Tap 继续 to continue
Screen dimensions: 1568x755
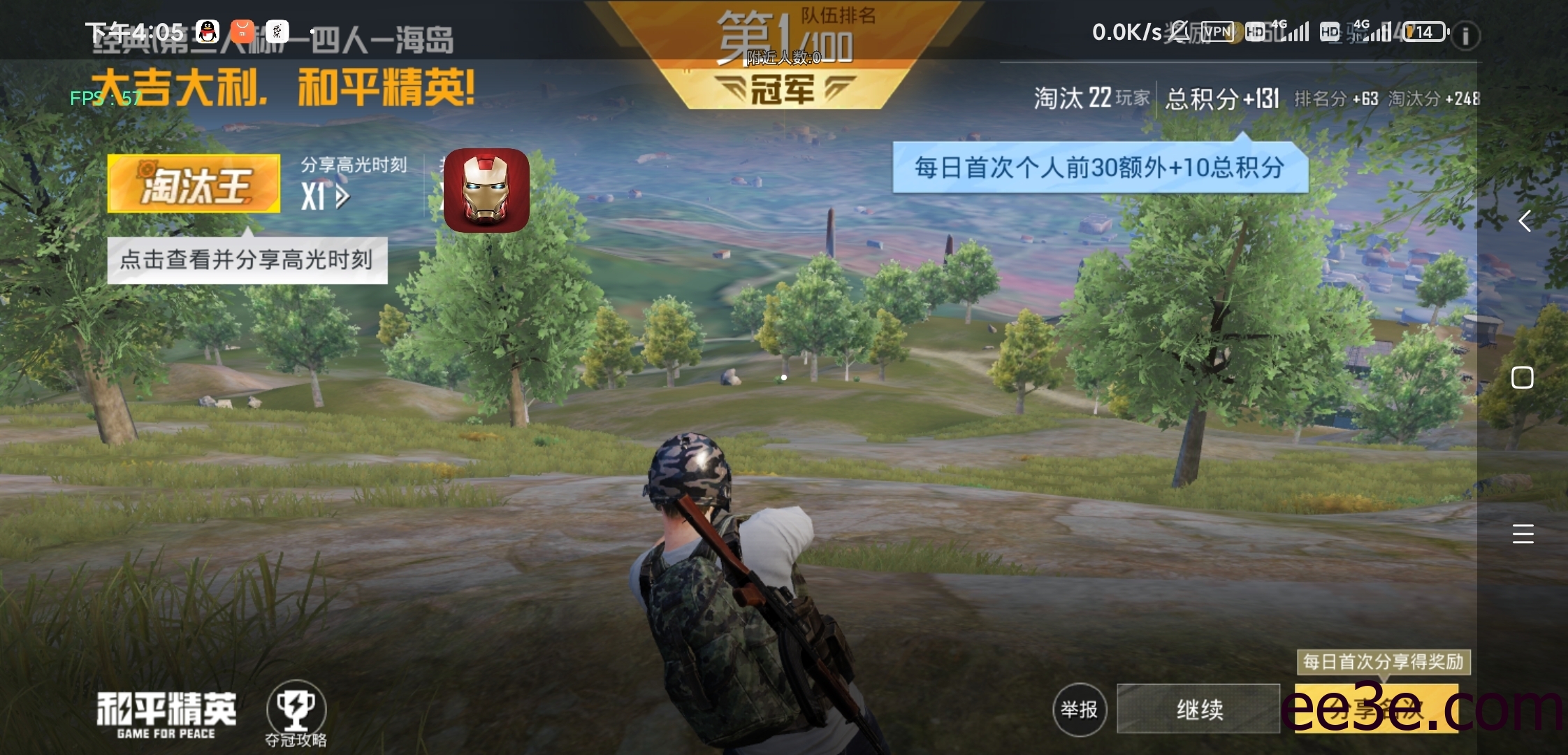tap(1200, 709)
